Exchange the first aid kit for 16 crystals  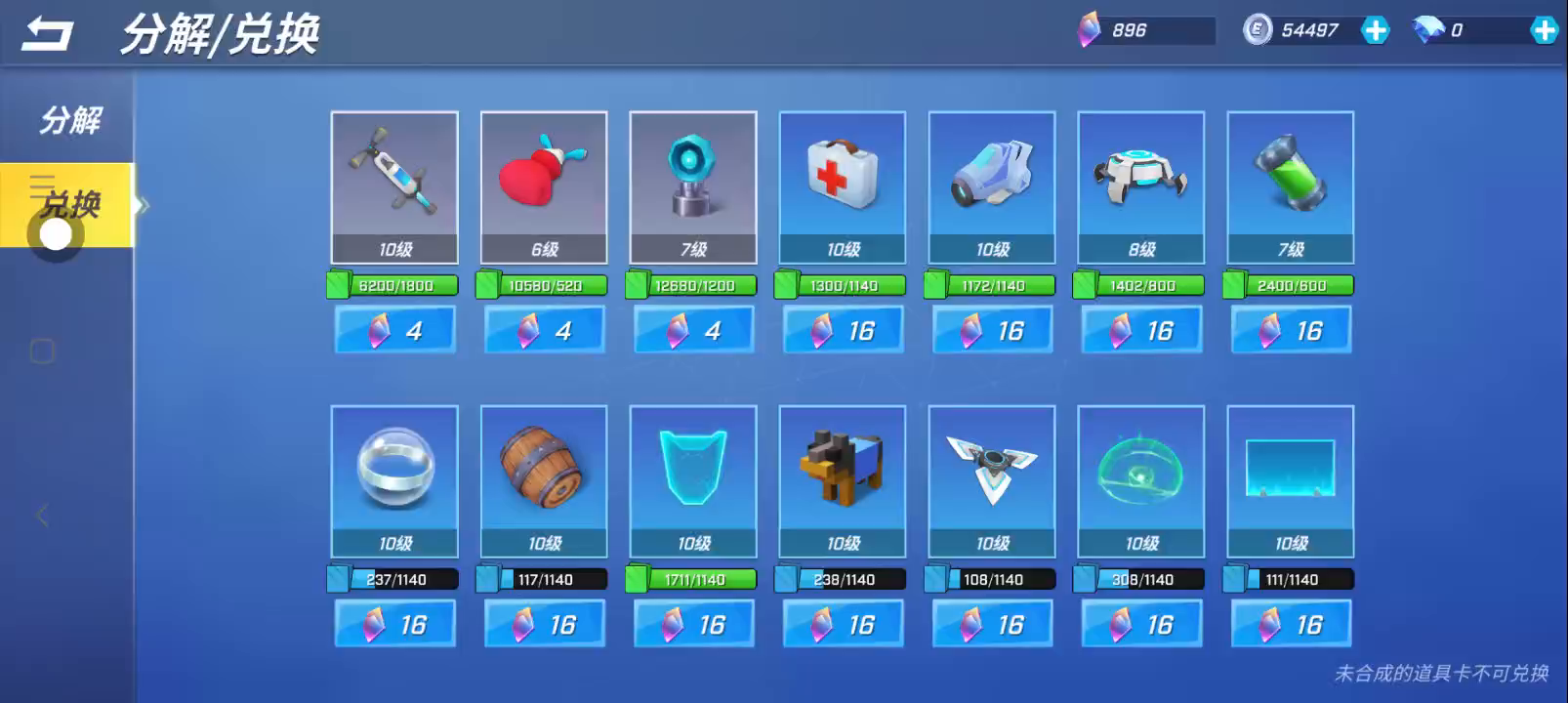[843, 330]
